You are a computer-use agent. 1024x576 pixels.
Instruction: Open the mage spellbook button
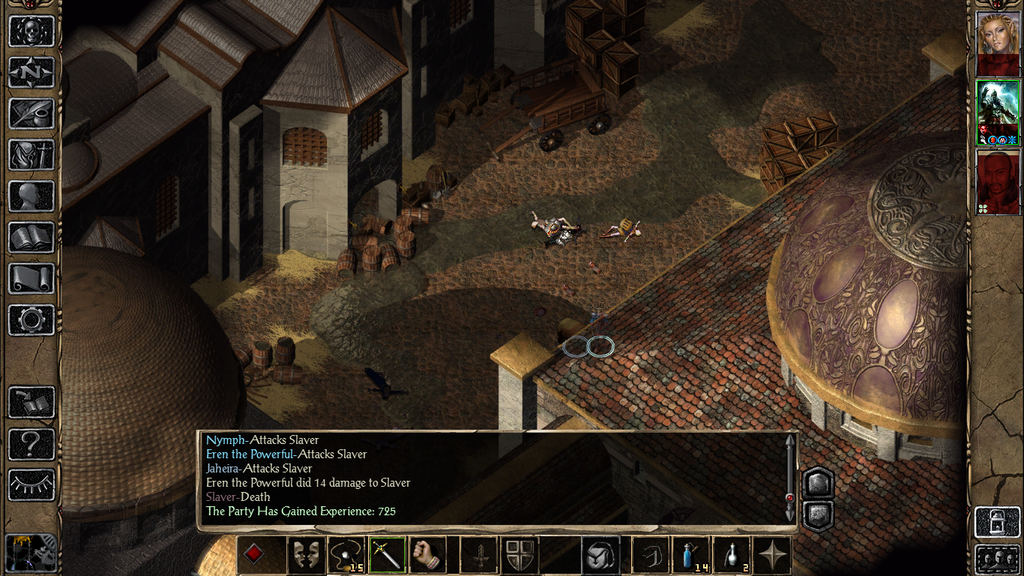pos(31,237)
